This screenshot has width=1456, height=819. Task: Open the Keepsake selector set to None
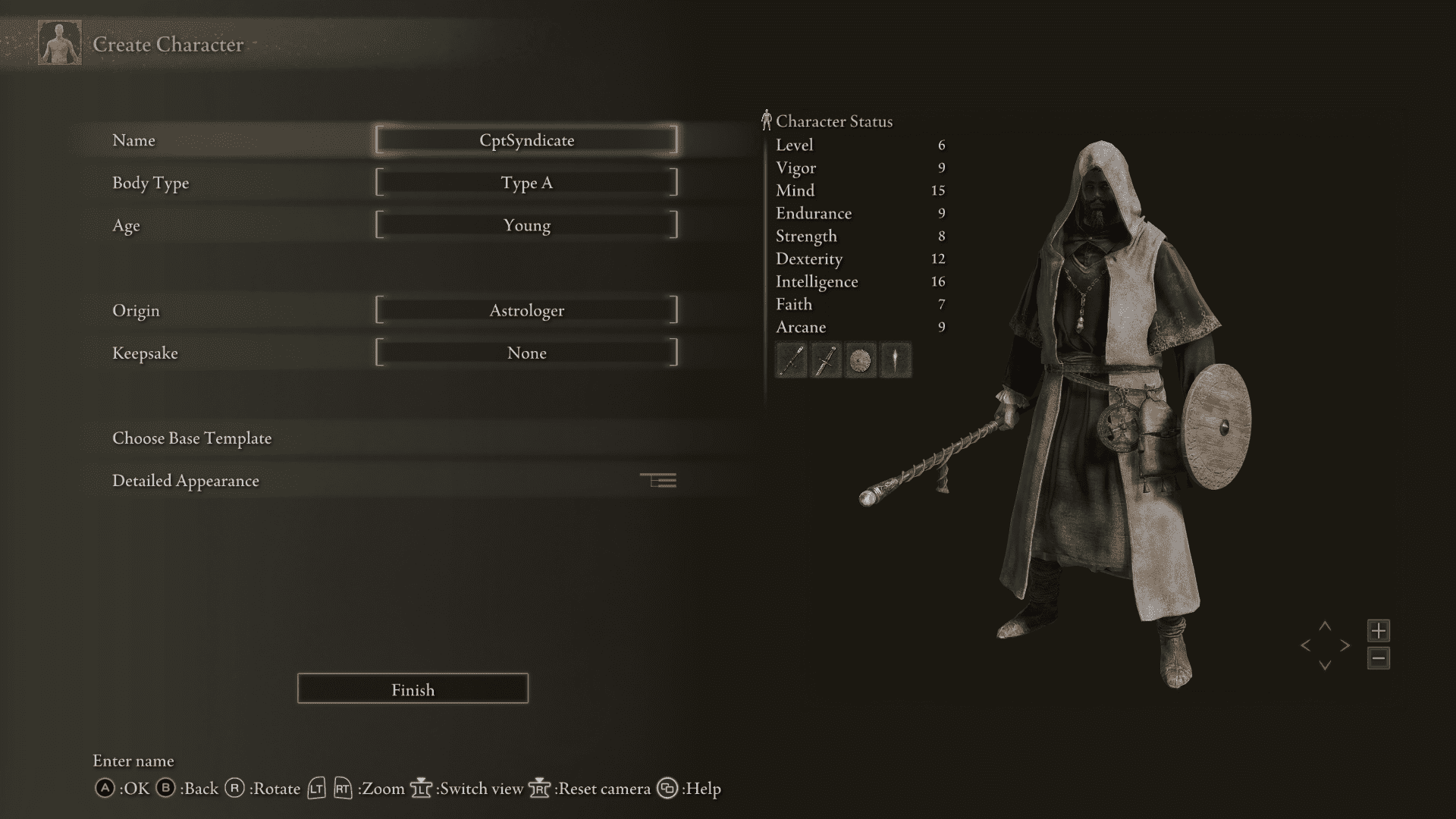pos(527,352)
